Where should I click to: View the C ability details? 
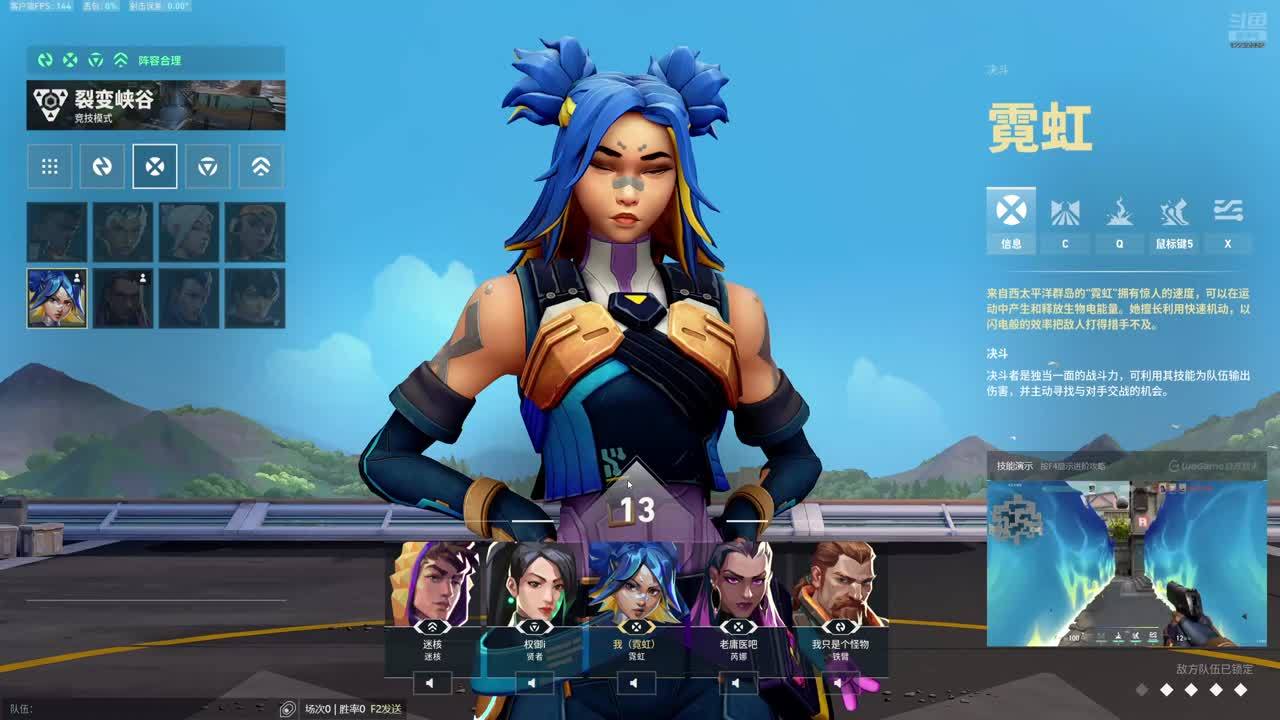pos(1065,220)
